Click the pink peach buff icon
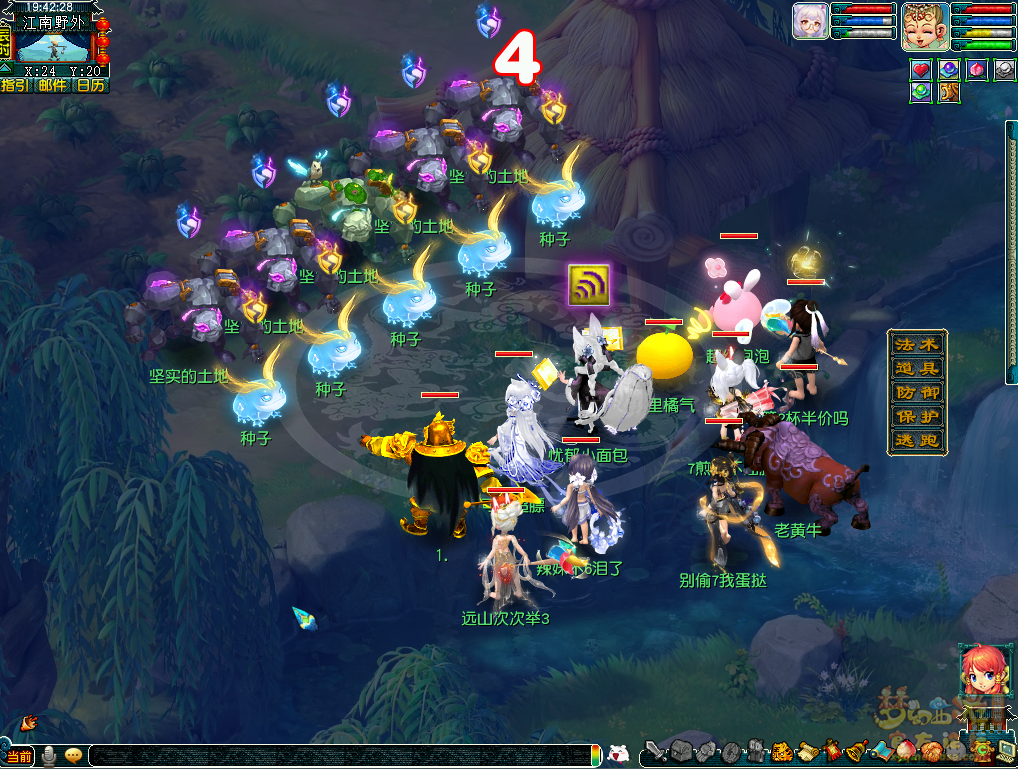 977,69
